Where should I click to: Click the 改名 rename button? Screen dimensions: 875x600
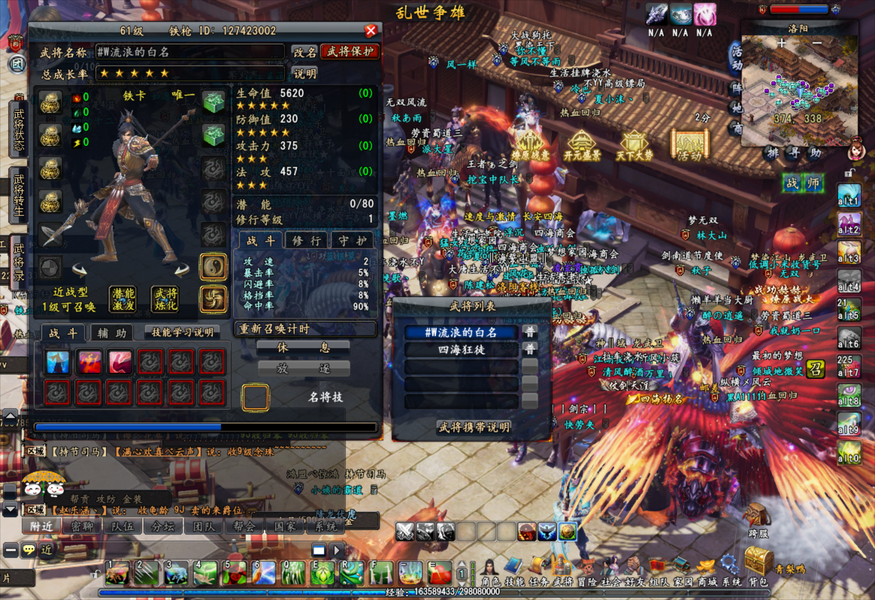304,52
